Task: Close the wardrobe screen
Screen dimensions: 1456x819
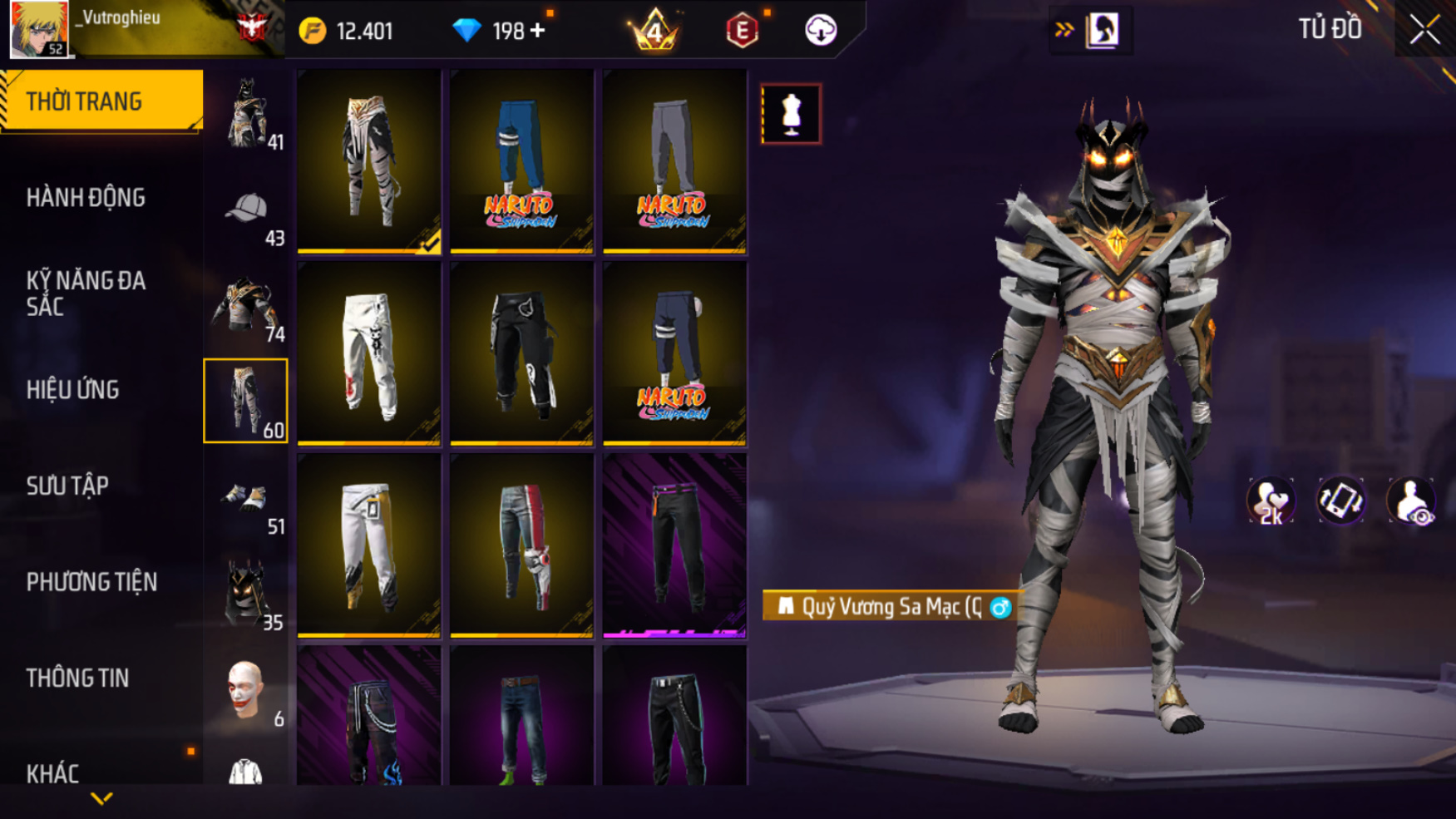Action: pos(1424,30)
